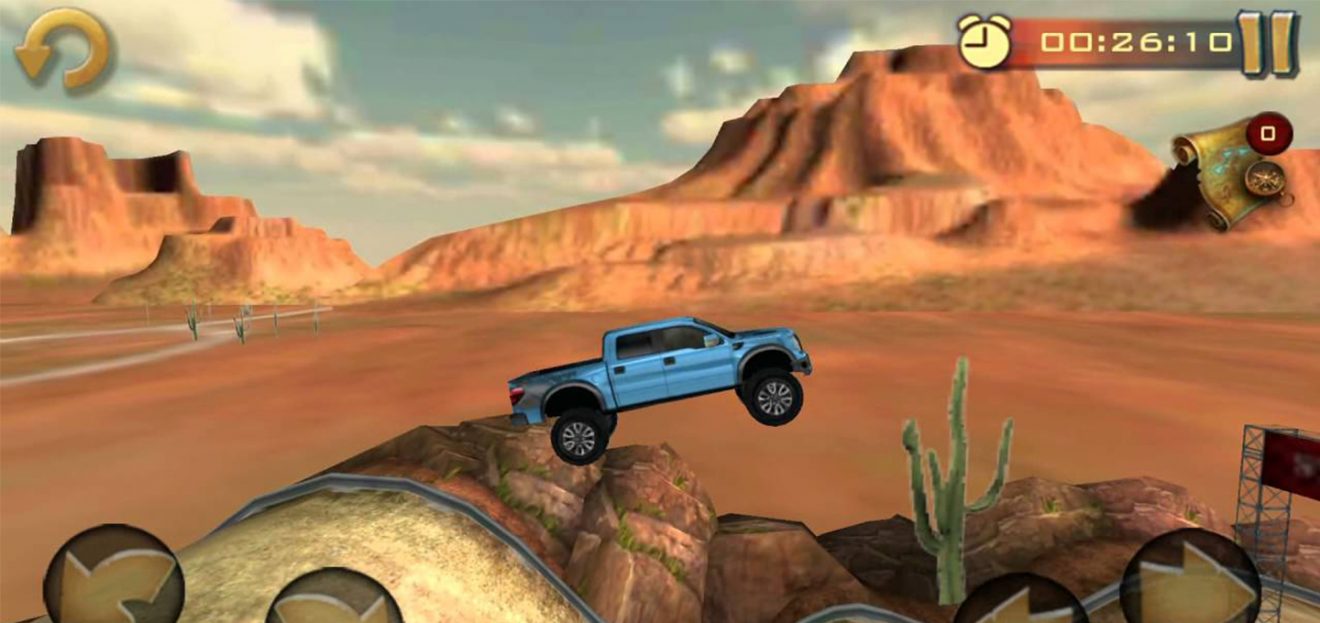Tilt the truck with the leftmost curved-arrow button
Image resolution: width=1320 pixels, height=623 pixels.
pyautogui.click(x=113, y=579)
